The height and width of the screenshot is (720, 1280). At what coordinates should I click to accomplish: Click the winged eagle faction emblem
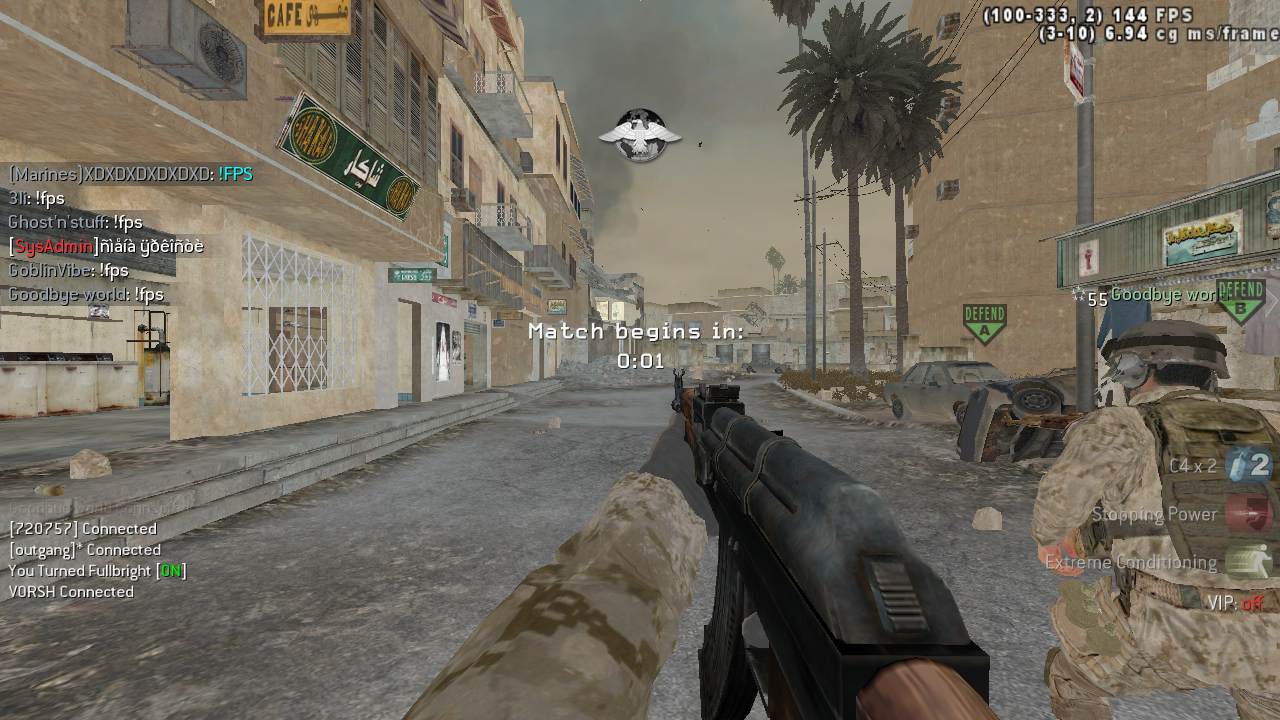click(x=639, y=135)
